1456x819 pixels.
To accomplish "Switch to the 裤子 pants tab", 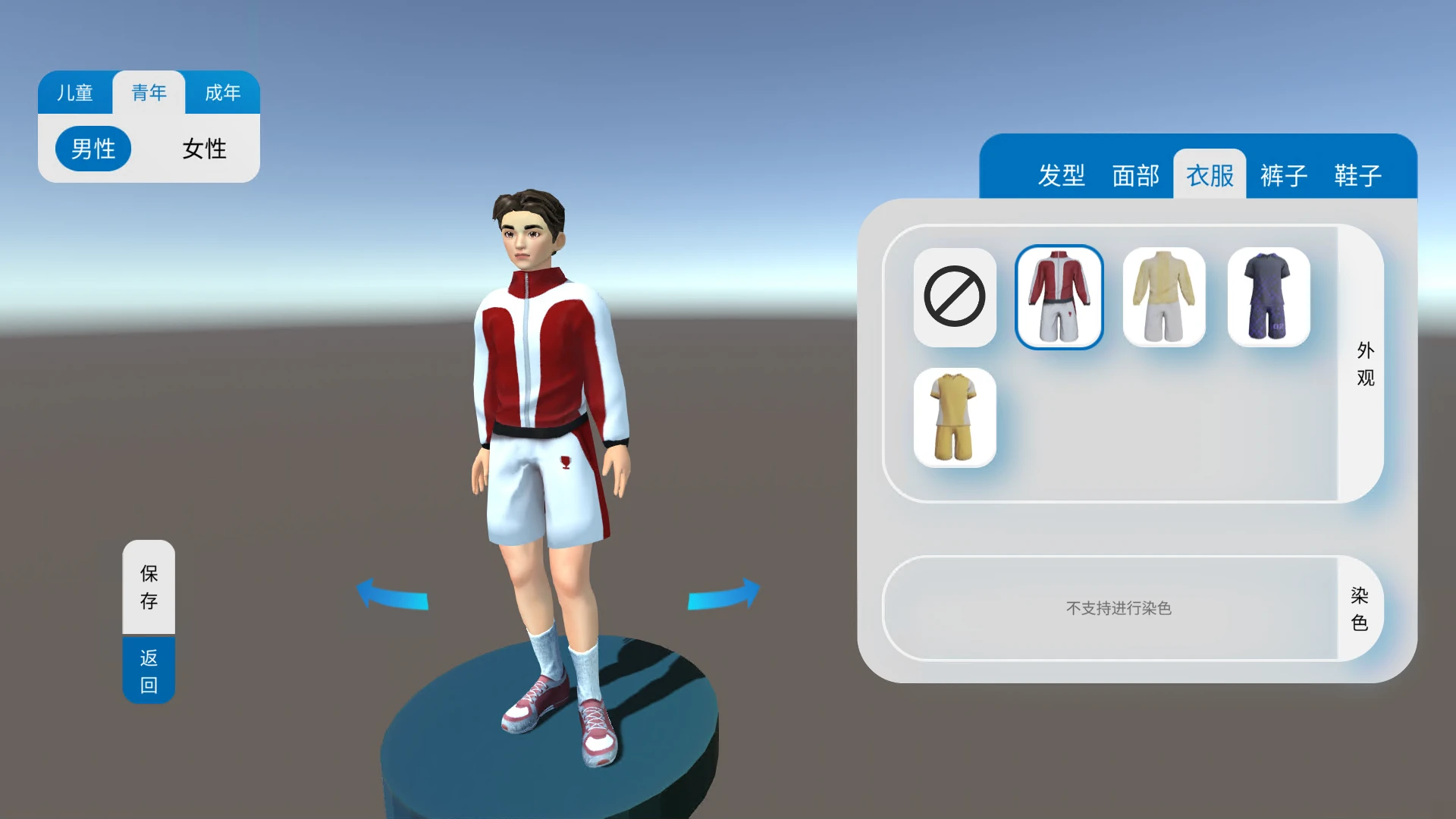I will point(1283,175).
